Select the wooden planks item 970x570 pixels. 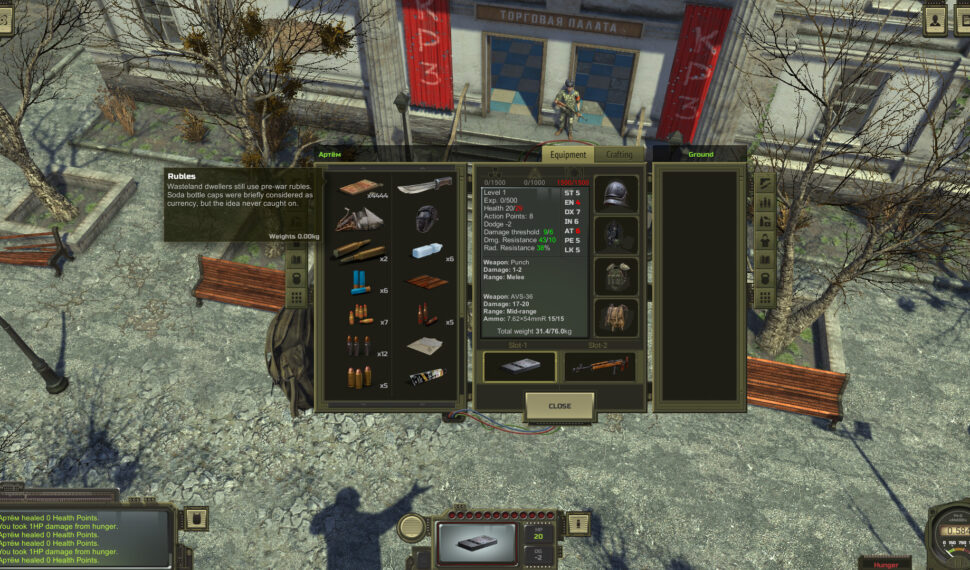click(x=424, y=283)
